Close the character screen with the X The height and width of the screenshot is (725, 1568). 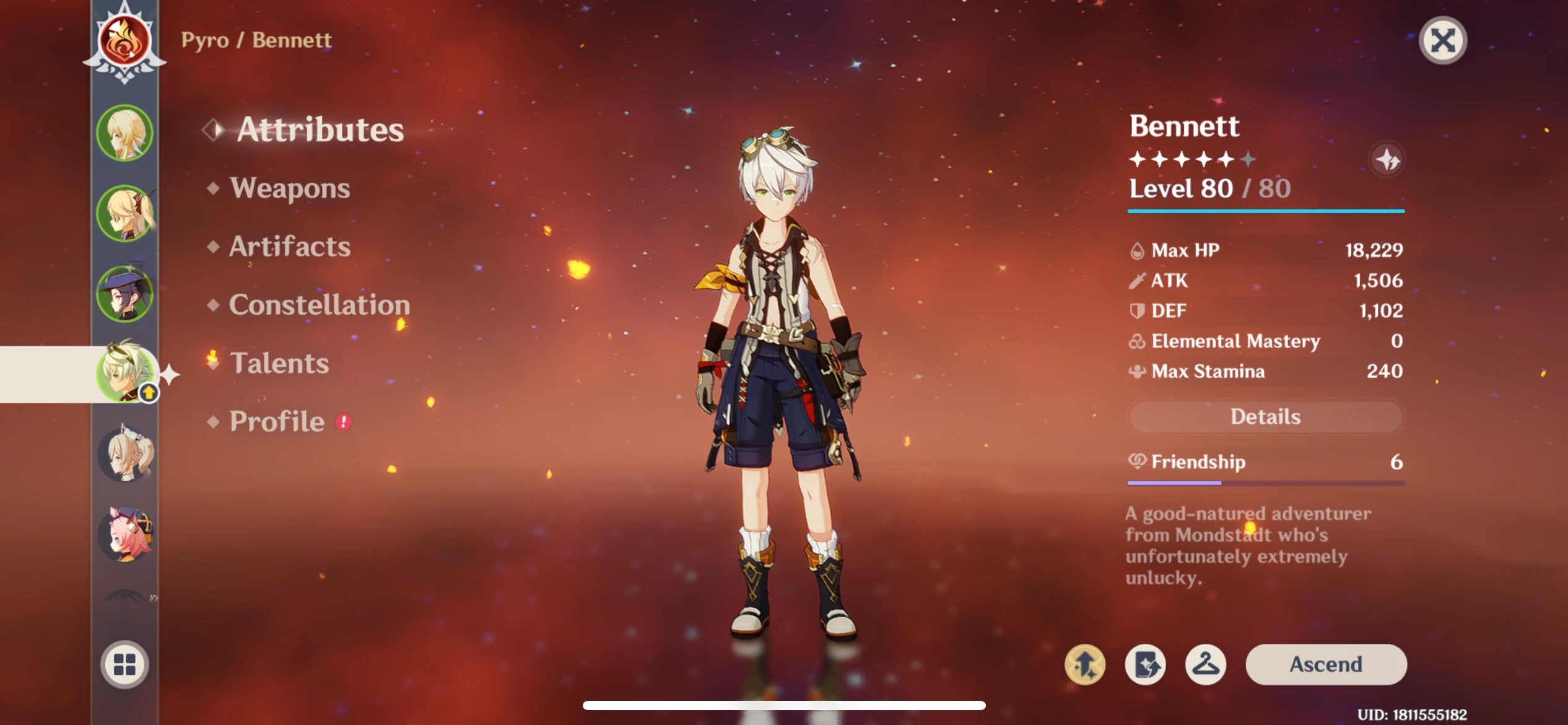(1442, 41)
